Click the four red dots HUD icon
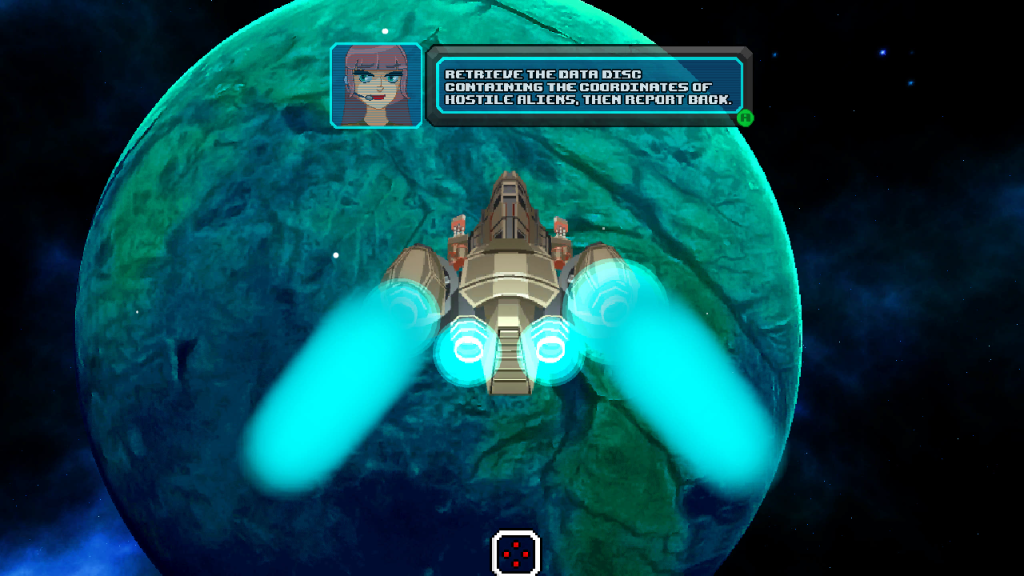Image resolution: width=1024 pixels, height=576 pixels. [x=516, y=552]
